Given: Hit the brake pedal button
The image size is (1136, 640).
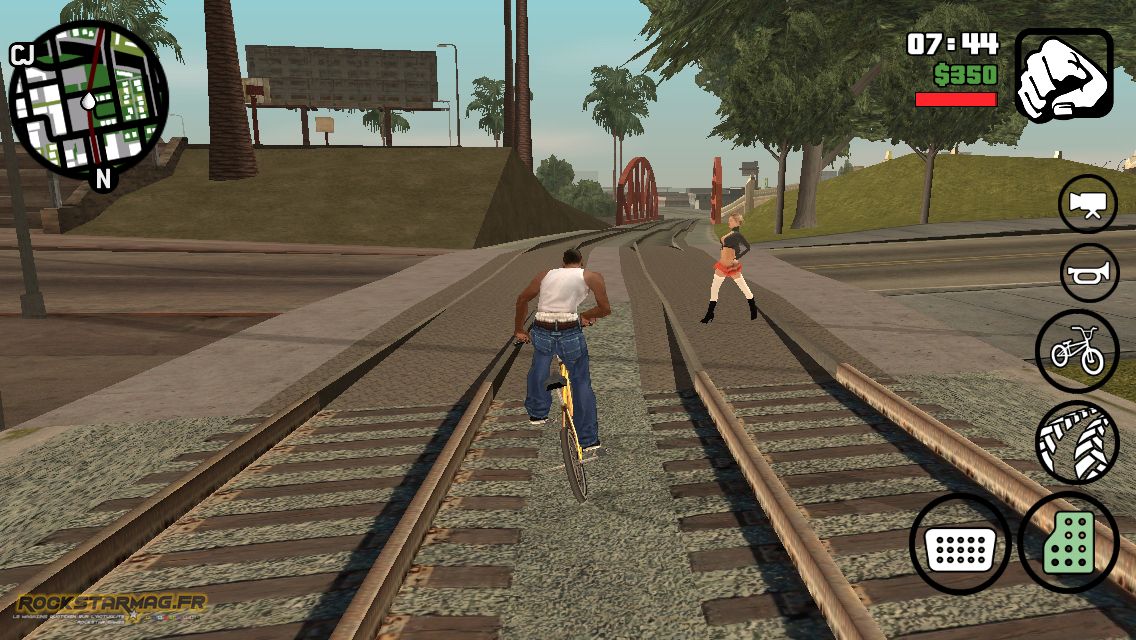Looking at the screenshot, I should coord(960,545).
